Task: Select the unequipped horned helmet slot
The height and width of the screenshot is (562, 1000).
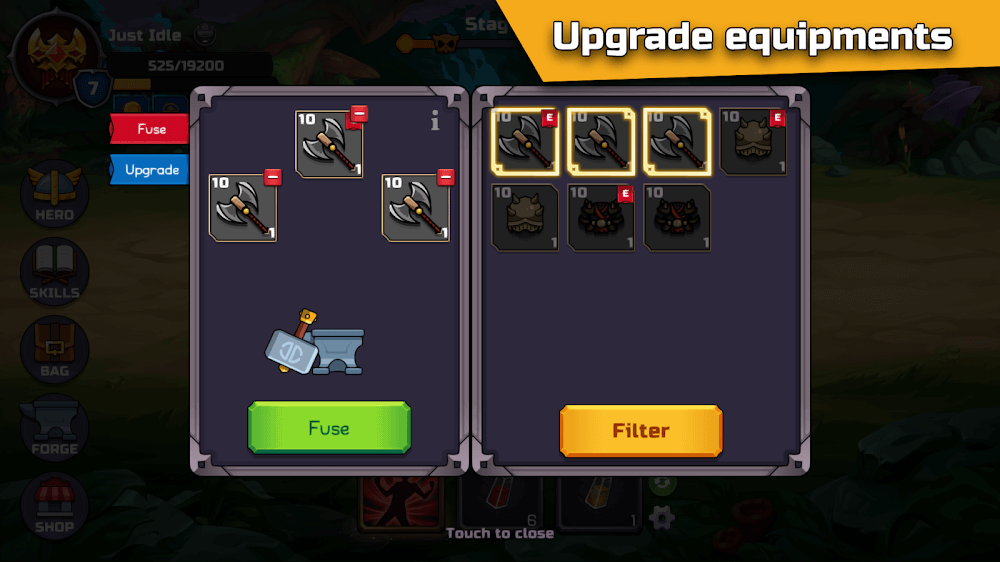Action: click(525, 217)
